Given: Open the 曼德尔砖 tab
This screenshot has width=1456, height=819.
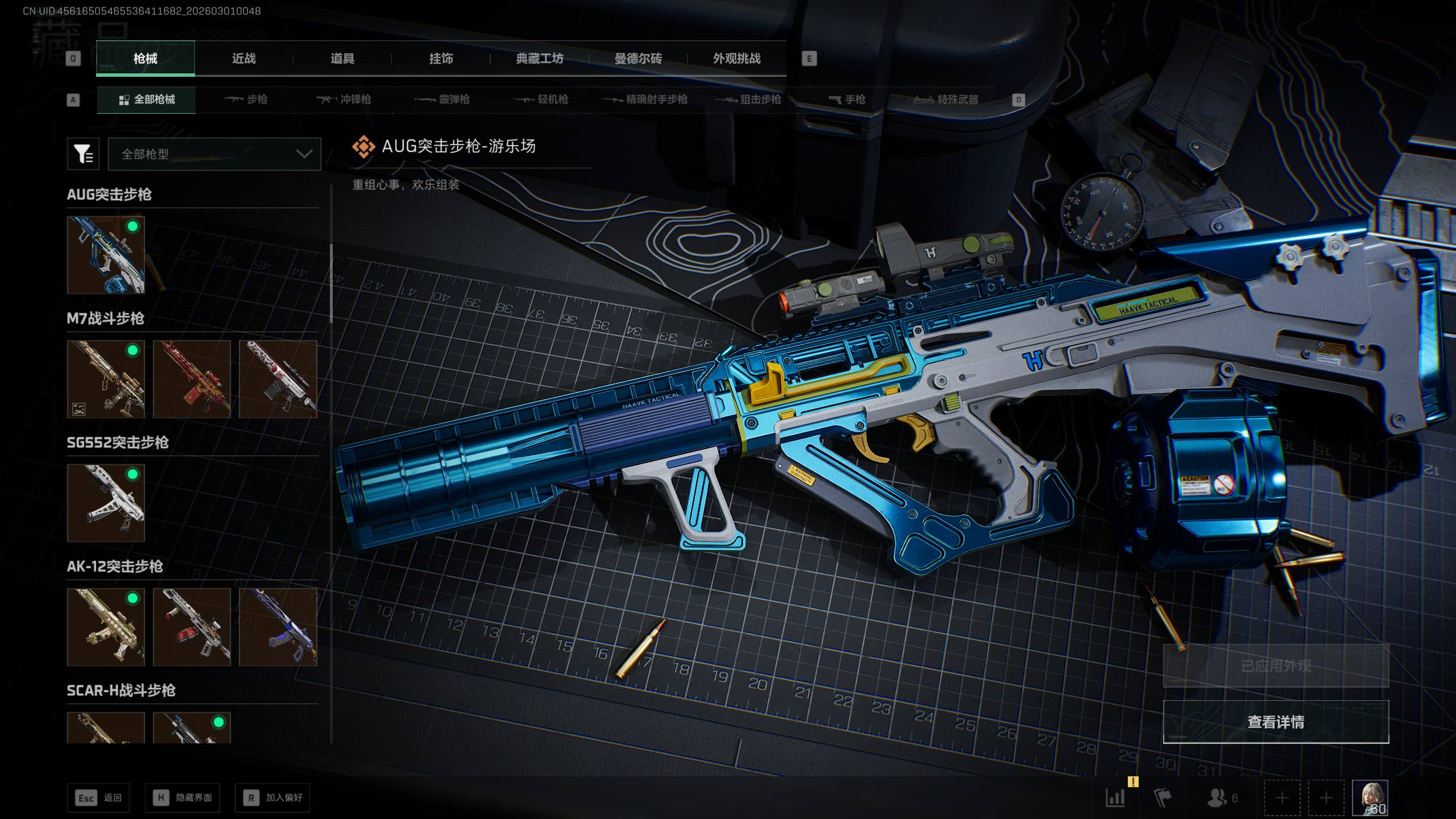Looking at the screenshot, I should [x=638, y=59].
